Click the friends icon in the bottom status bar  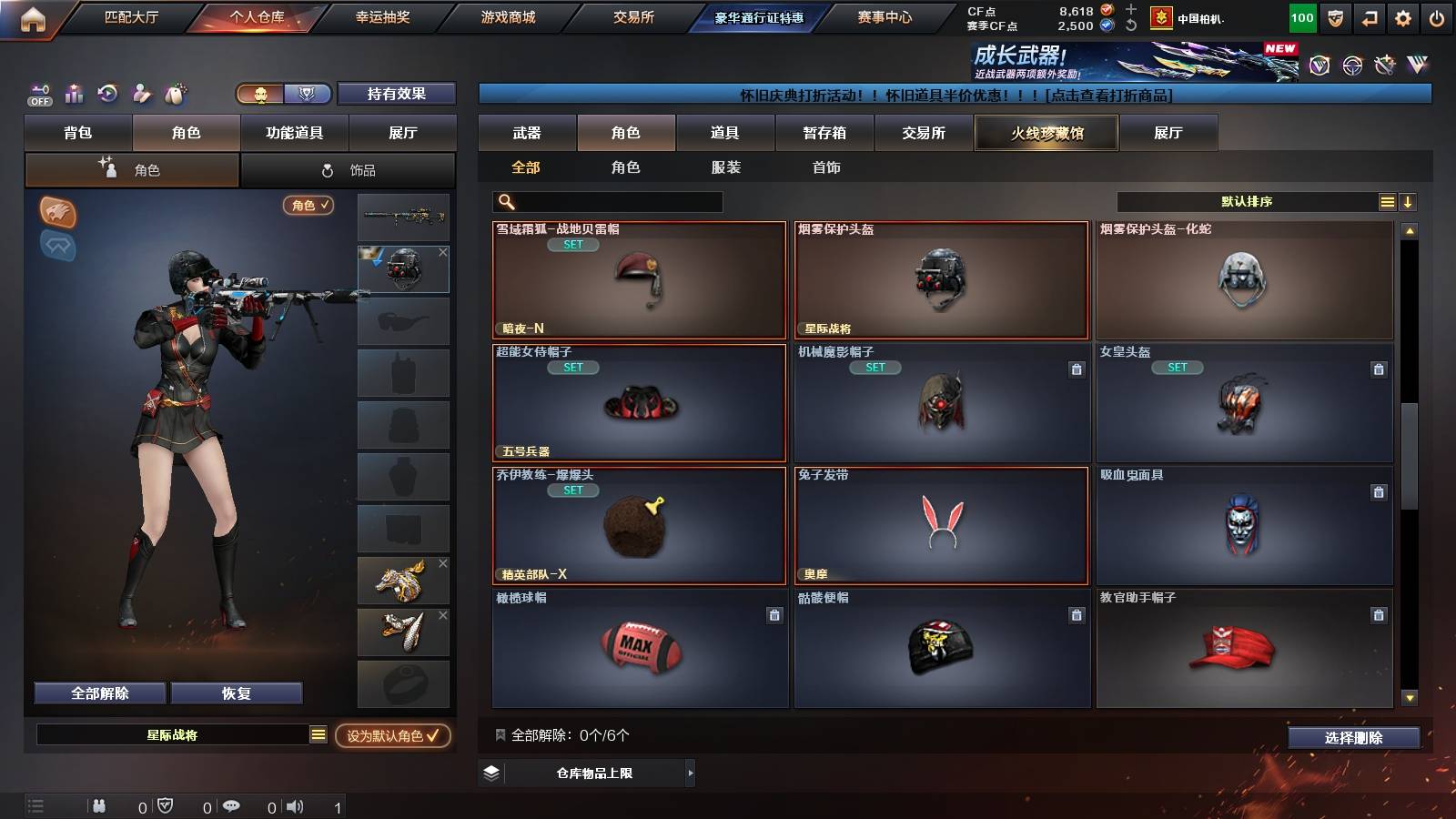(98, 805)
